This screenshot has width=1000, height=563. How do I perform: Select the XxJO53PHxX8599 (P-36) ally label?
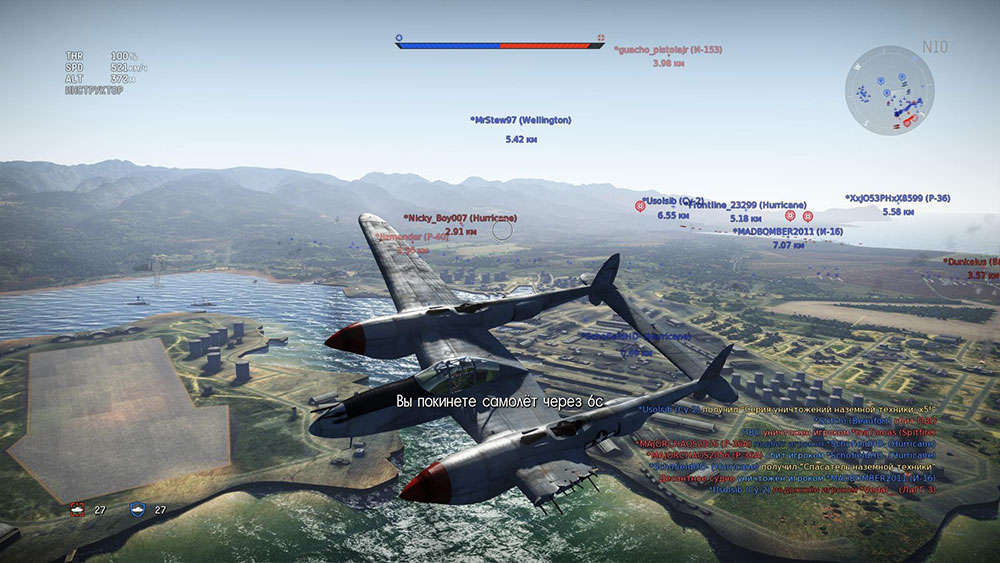[x=897, y=198]
